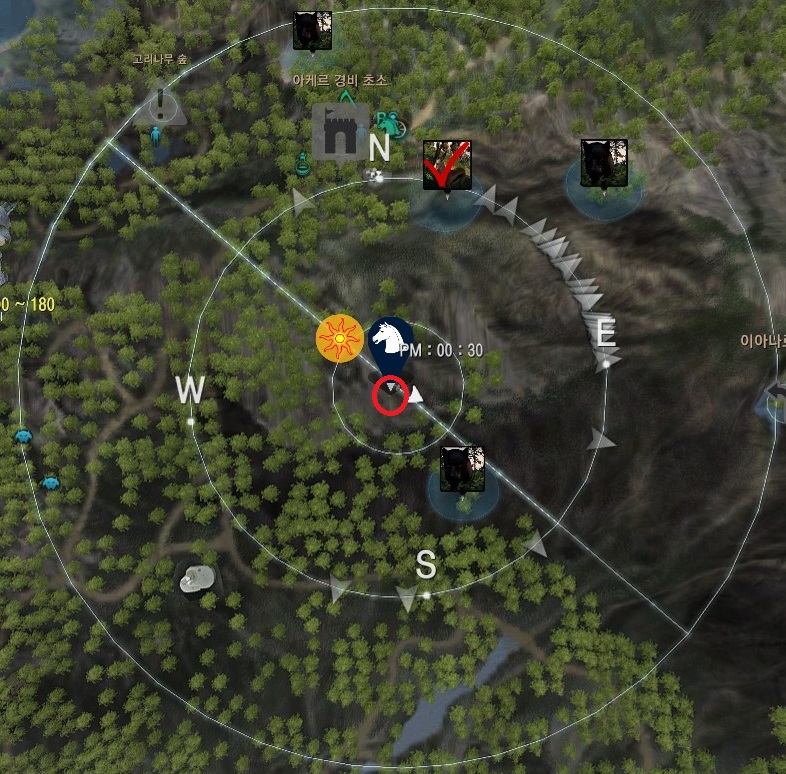Viewport: 786px width, 774px height.
Task: Click the cyan person icon under the exclamation marker
Action: coord(155,135)
